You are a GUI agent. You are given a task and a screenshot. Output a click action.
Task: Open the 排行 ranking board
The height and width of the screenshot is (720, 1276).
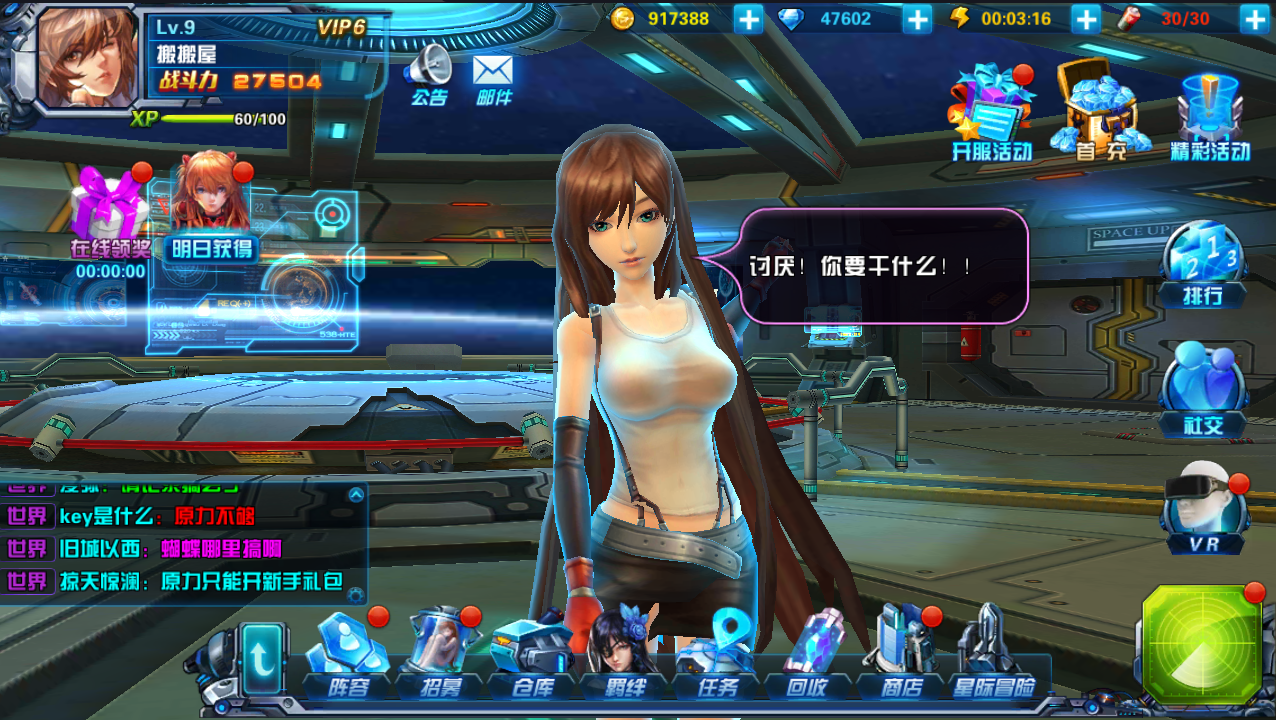point(1203,263)
